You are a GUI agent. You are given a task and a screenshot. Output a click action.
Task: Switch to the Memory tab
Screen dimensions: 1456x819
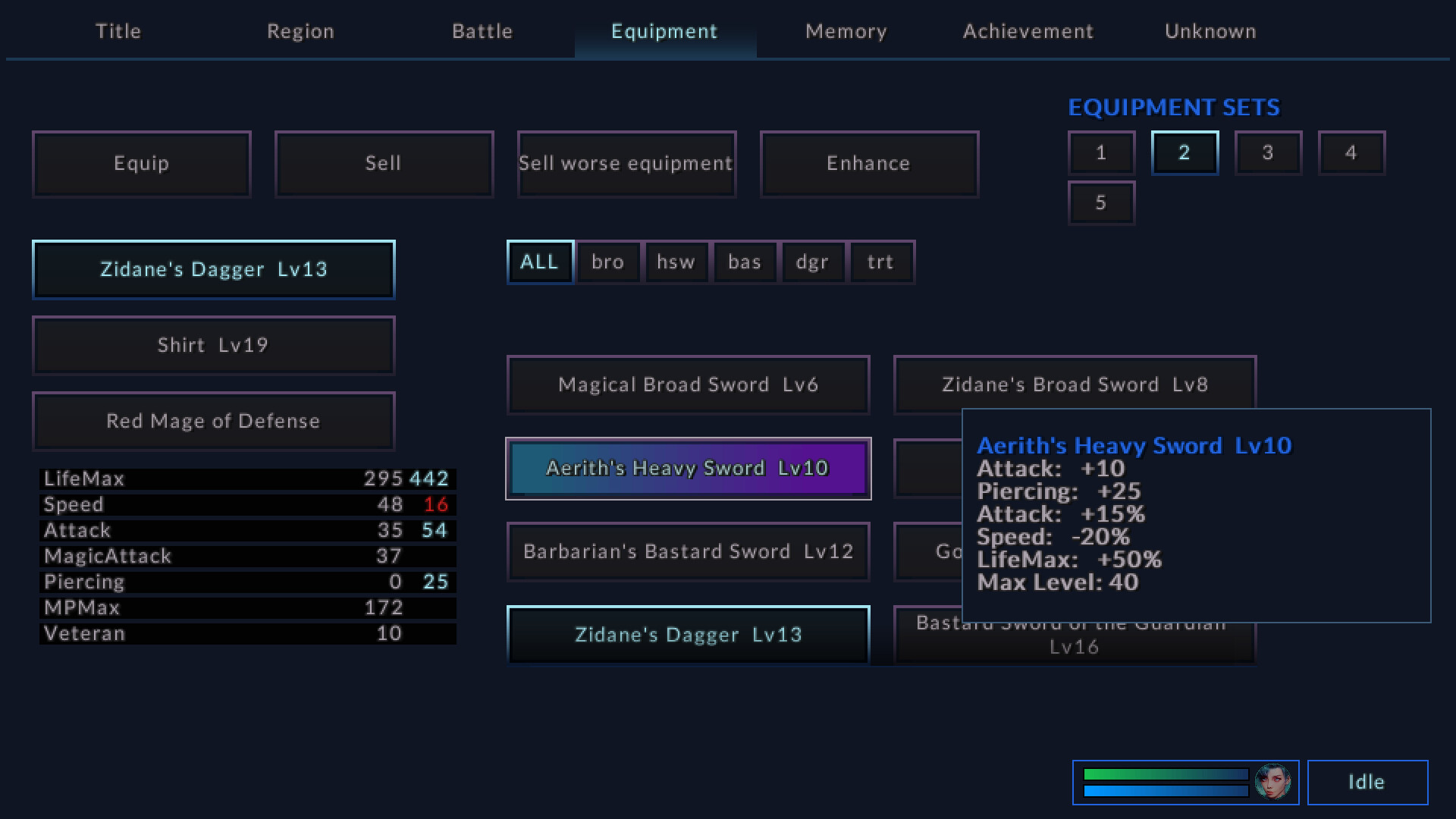(846, 31)
